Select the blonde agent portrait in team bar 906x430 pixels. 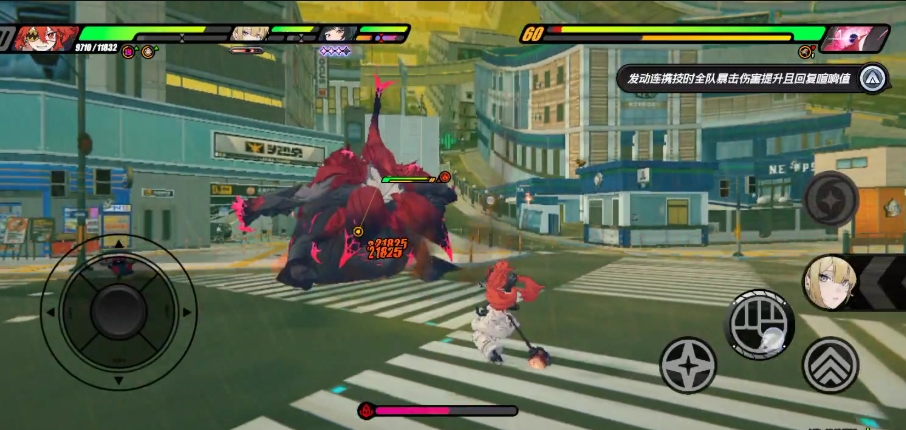click(250, 33)
